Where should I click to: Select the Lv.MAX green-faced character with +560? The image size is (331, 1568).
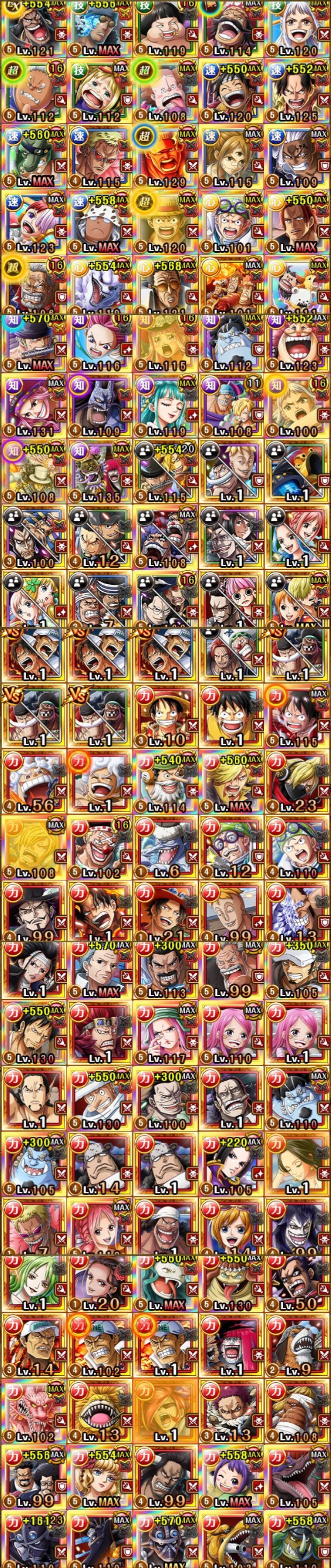(x=33, y=156)
